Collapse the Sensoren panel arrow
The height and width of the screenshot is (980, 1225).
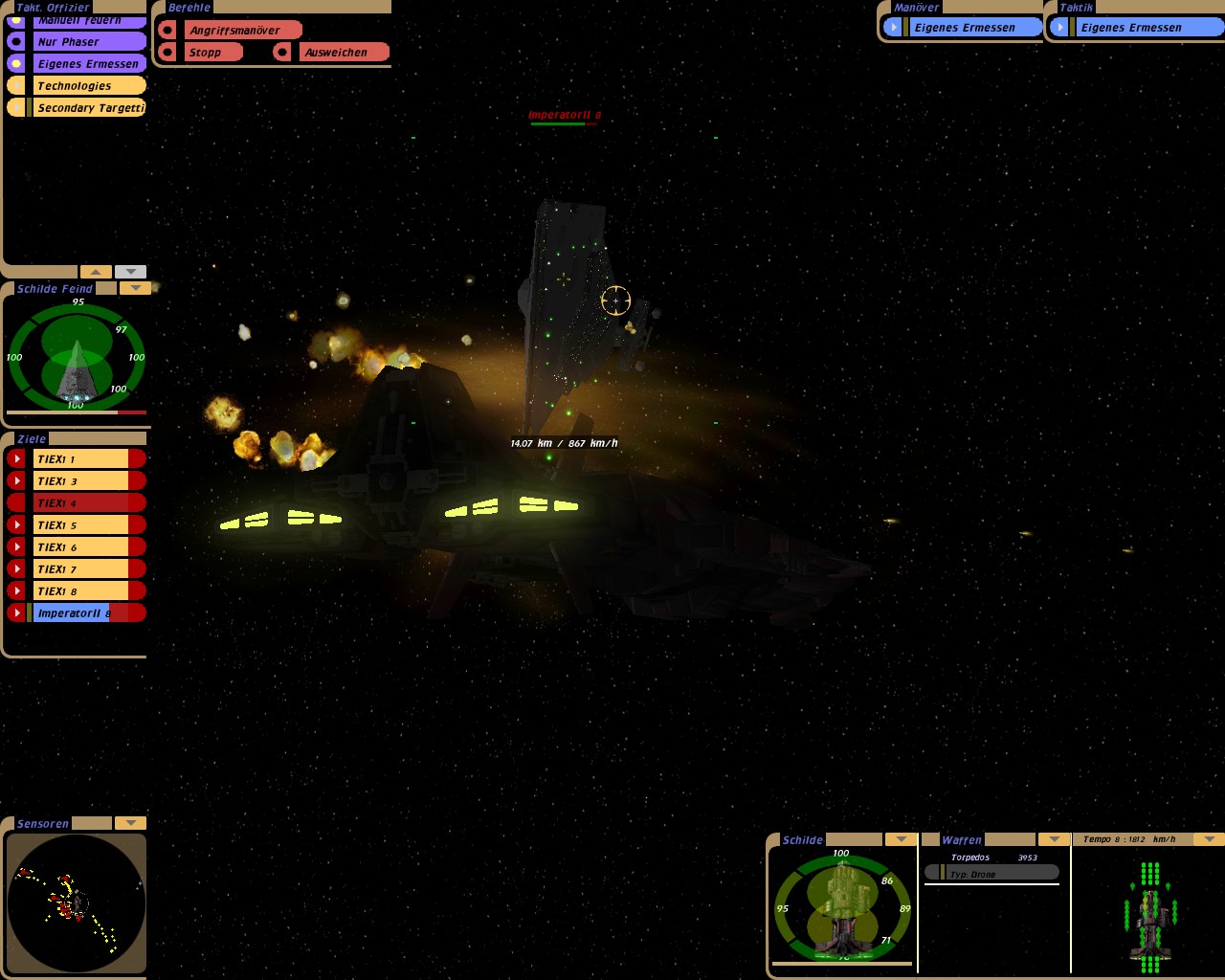pos(129,823)
